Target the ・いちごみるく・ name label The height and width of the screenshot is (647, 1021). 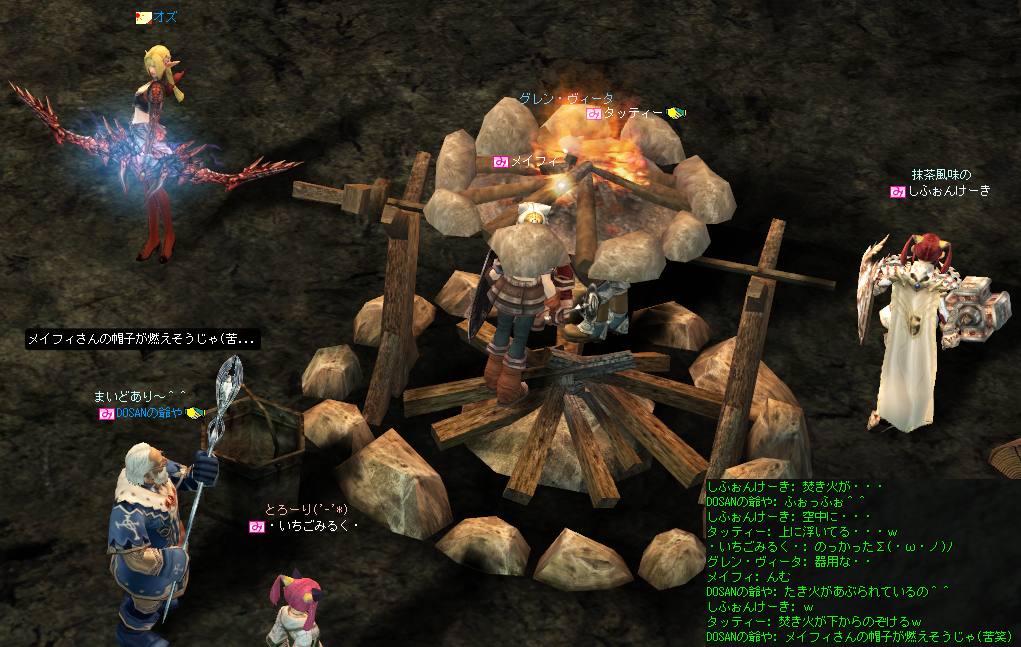pos(312,526)
